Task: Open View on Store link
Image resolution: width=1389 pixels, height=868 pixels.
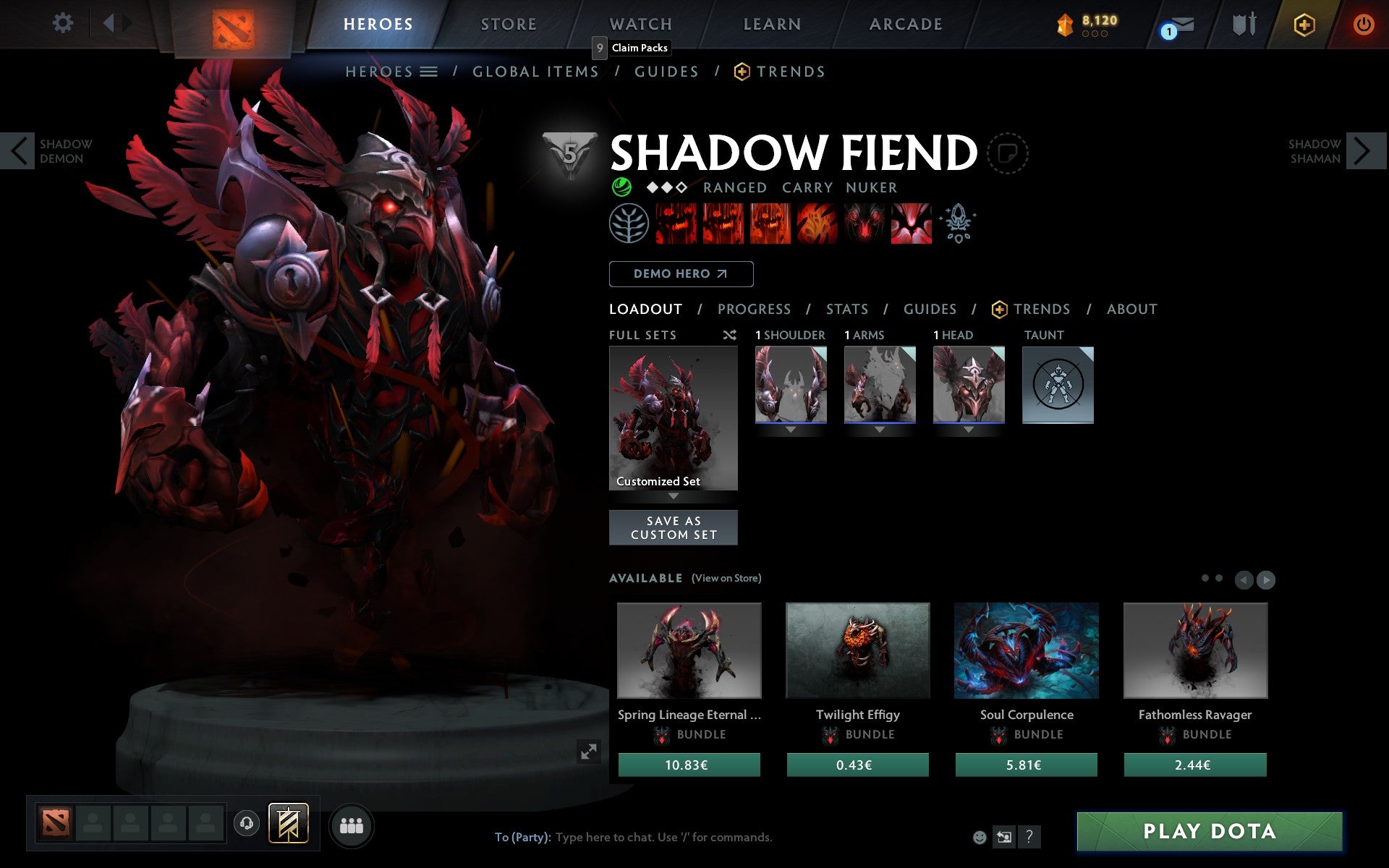Action: 726,578
